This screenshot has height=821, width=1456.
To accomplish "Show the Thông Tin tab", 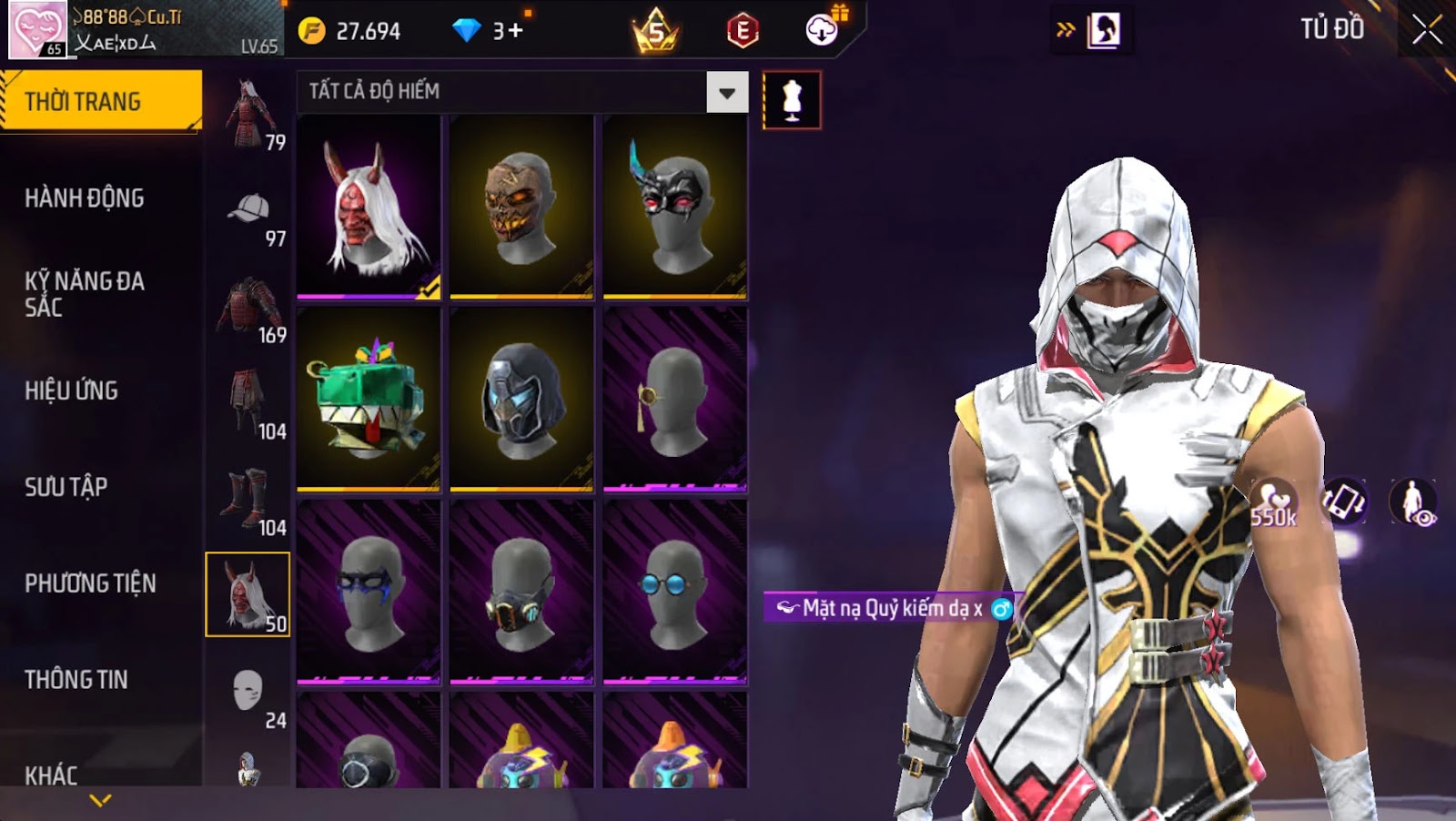I will coord(76,680).
